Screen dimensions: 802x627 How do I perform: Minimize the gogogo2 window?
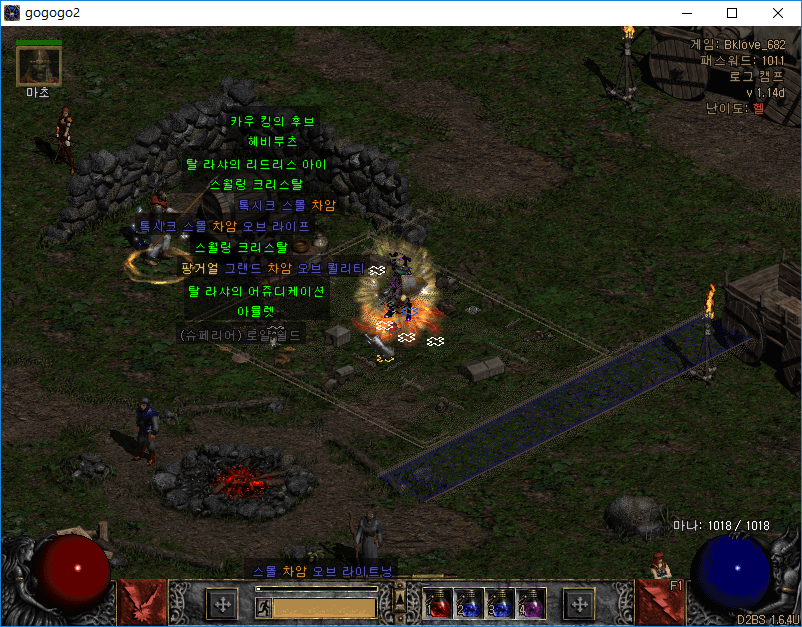(686, 13)
